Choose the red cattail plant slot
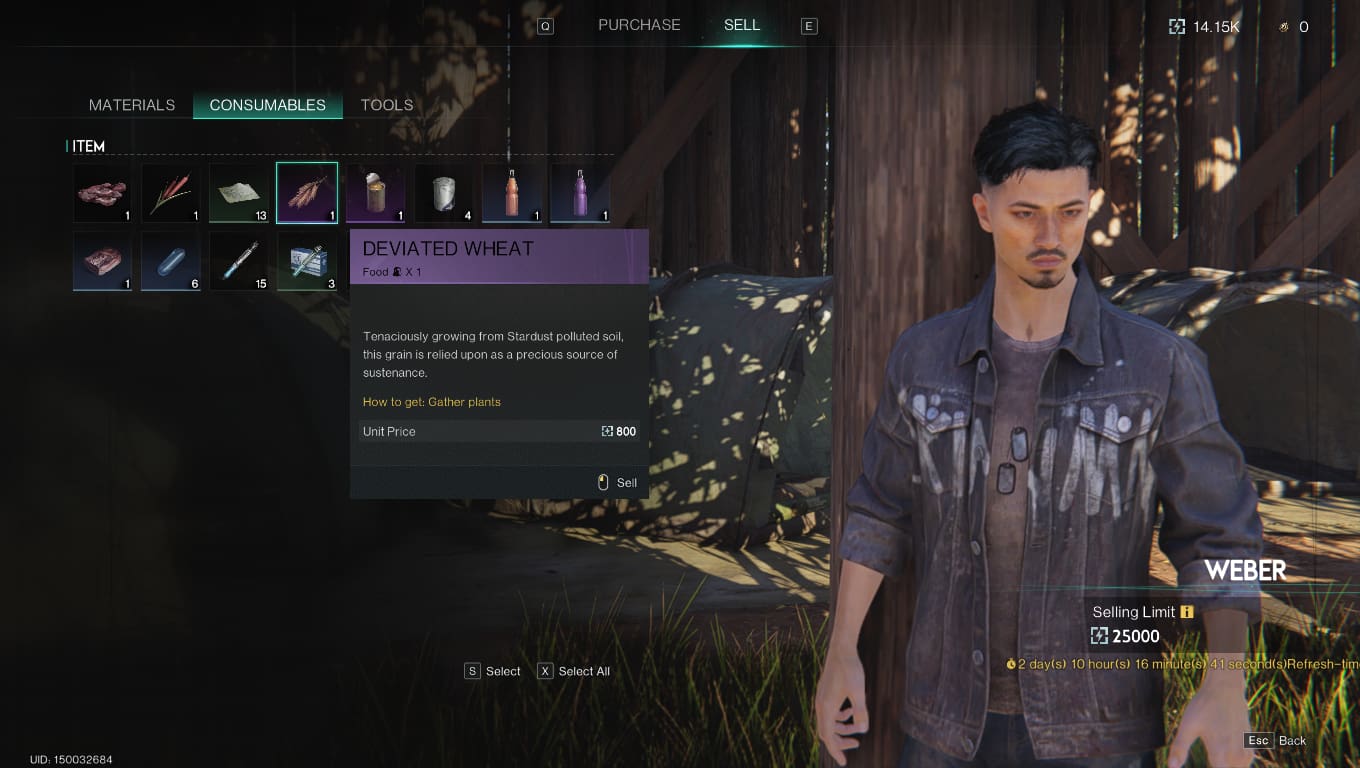This screenshot has height=768, width=1360. [170, 193]
